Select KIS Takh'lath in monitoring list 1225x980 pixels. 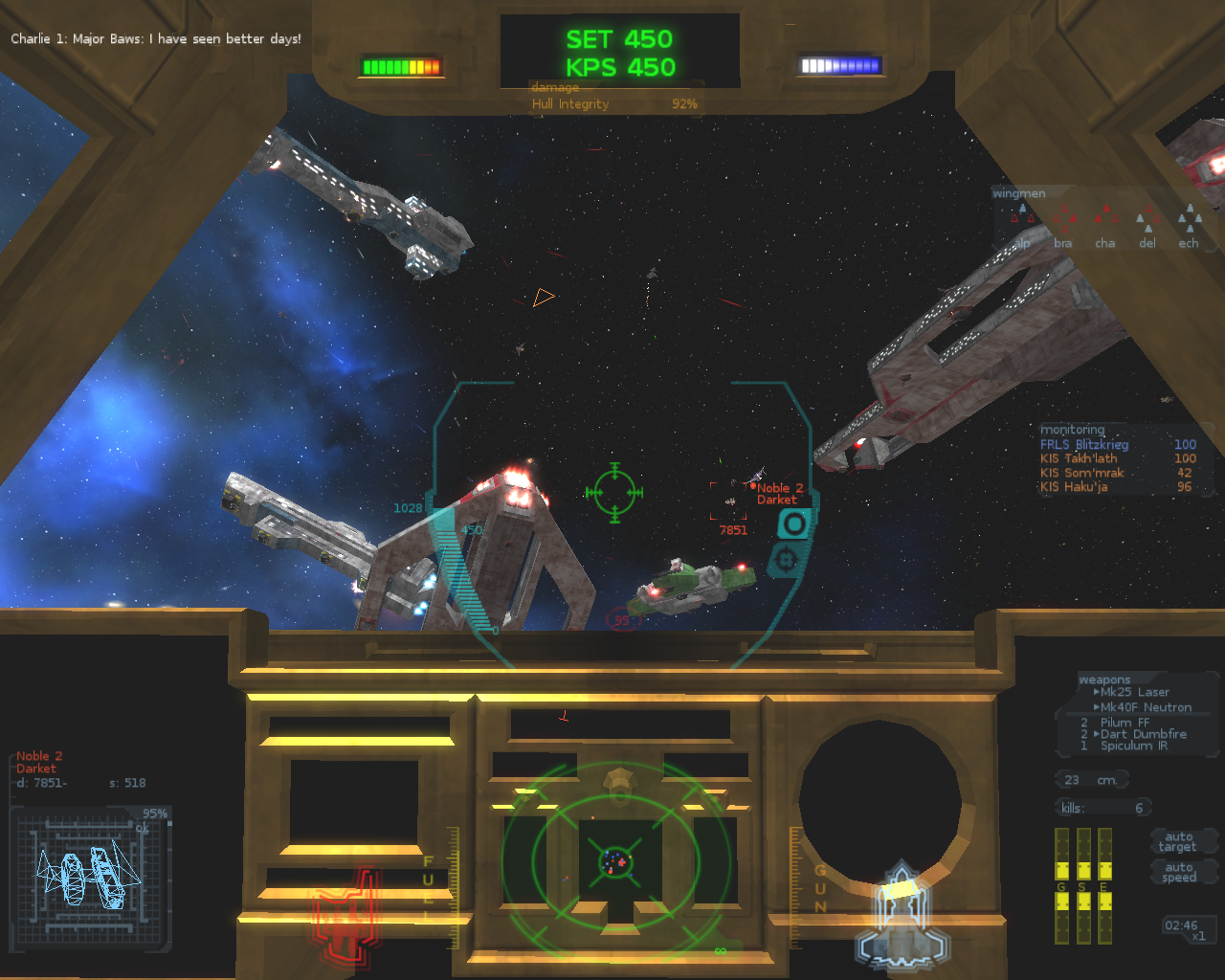1079,458
